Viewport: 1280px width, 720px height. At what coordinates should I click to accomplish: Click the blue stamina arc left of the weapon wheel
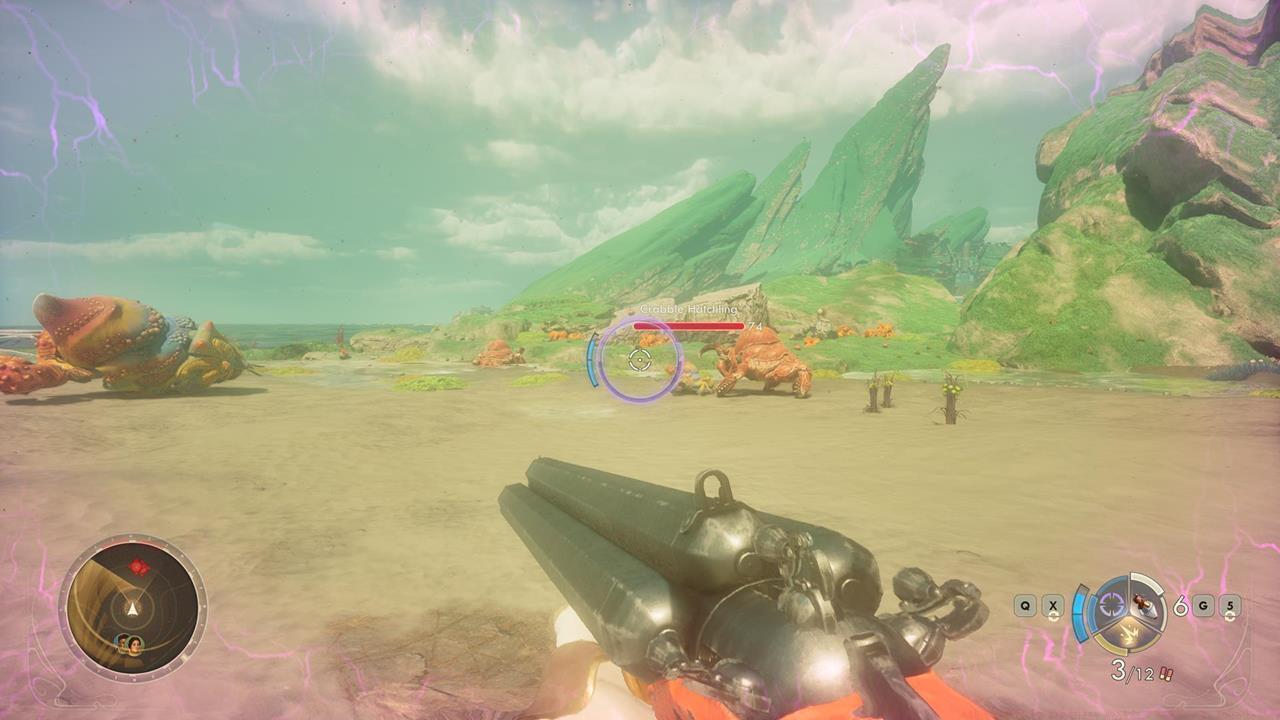tap(1080, 612)
